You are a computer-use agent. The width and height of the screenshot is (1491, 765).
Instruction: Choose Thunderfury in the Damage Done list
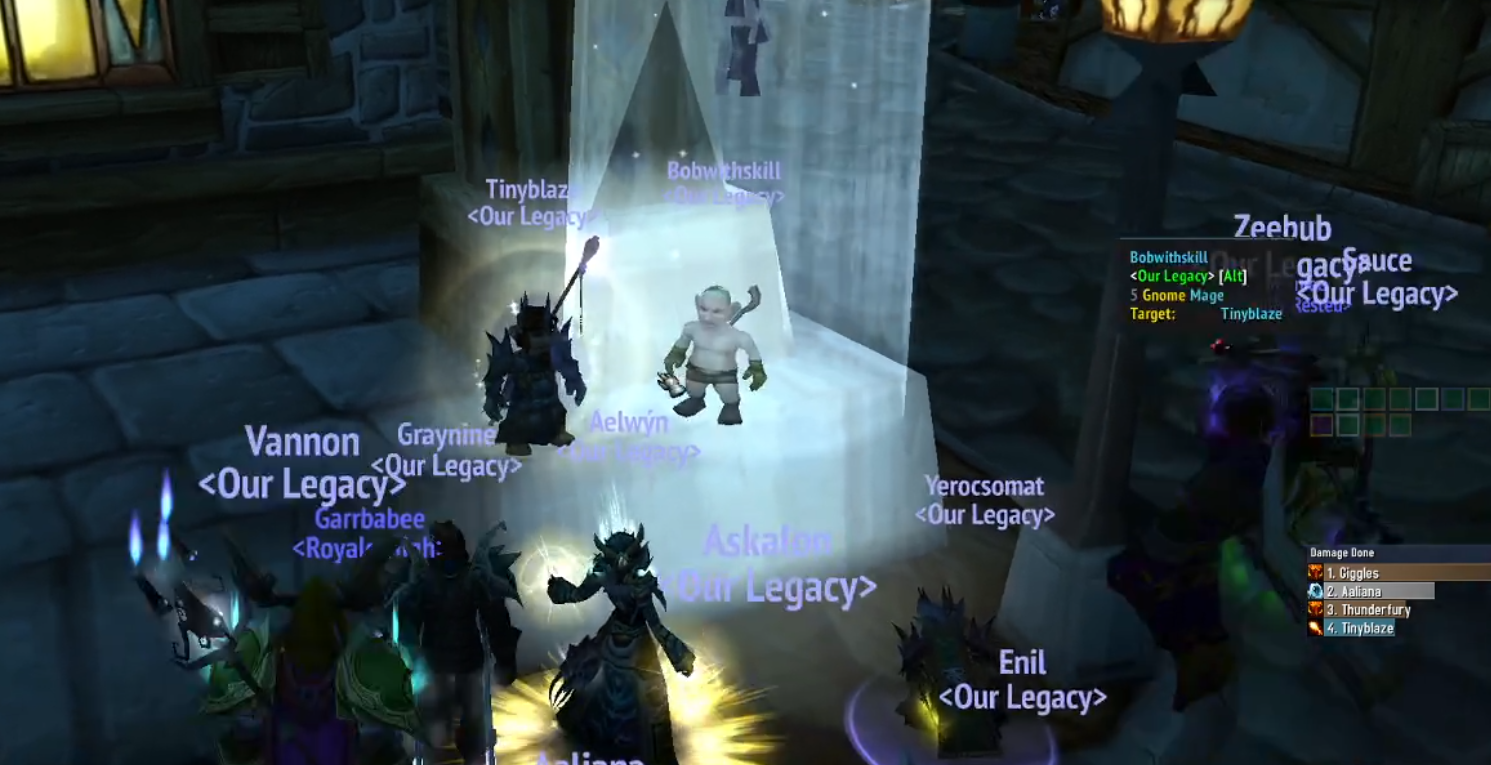click(x=1368, y=610)
